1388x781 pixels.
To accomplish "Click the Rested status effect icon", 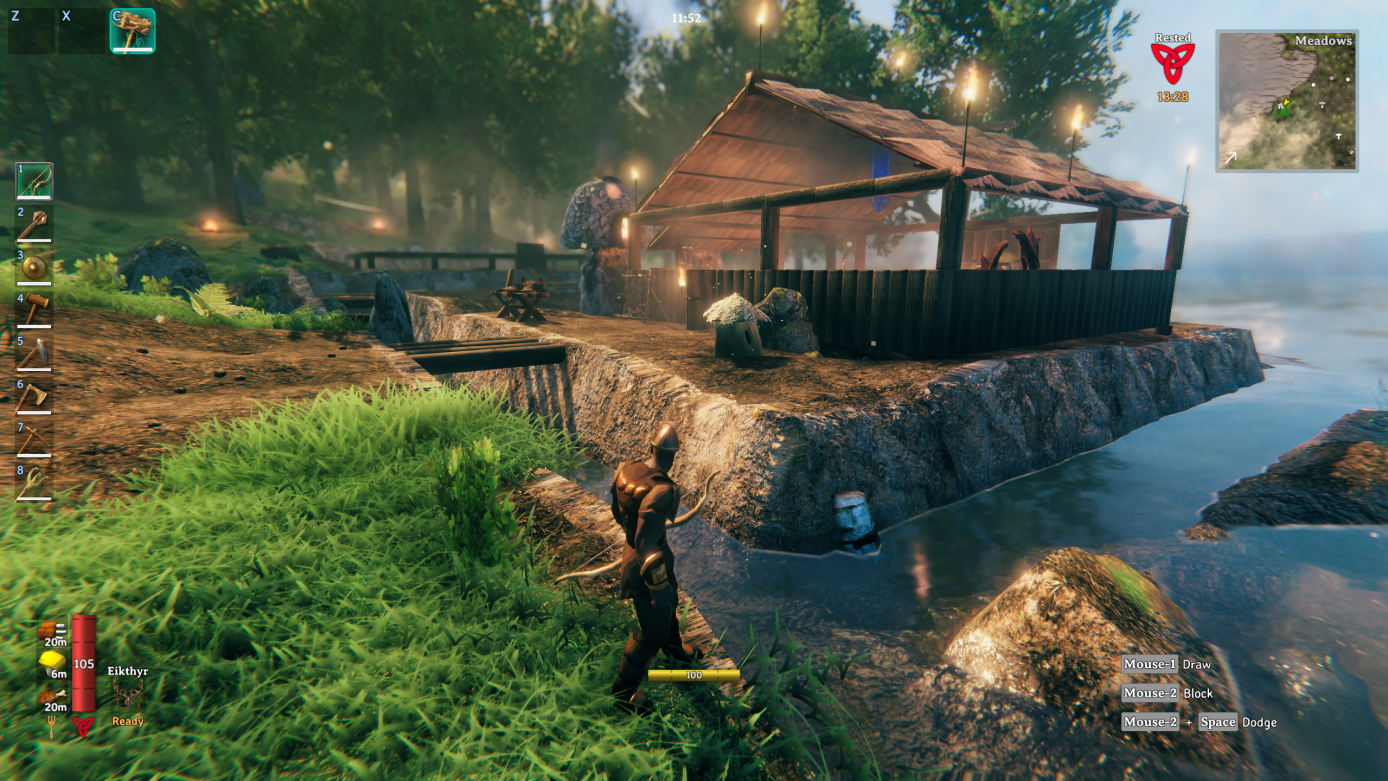I will [1172, 62].
